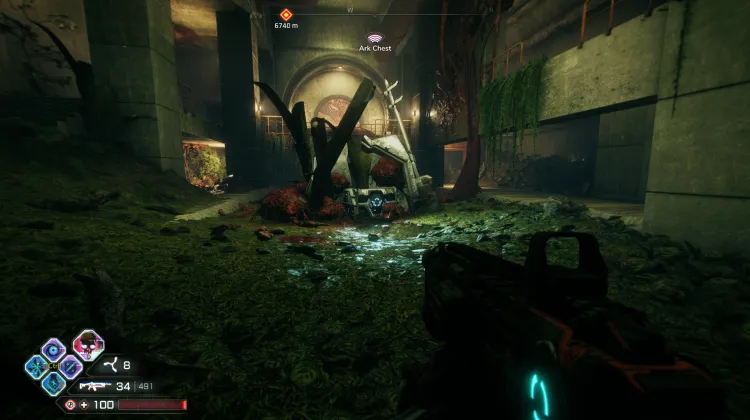This screenshot has width=750, height=420.
Task: Trigger the purple vortex ability icon
Action: (53, 349)
